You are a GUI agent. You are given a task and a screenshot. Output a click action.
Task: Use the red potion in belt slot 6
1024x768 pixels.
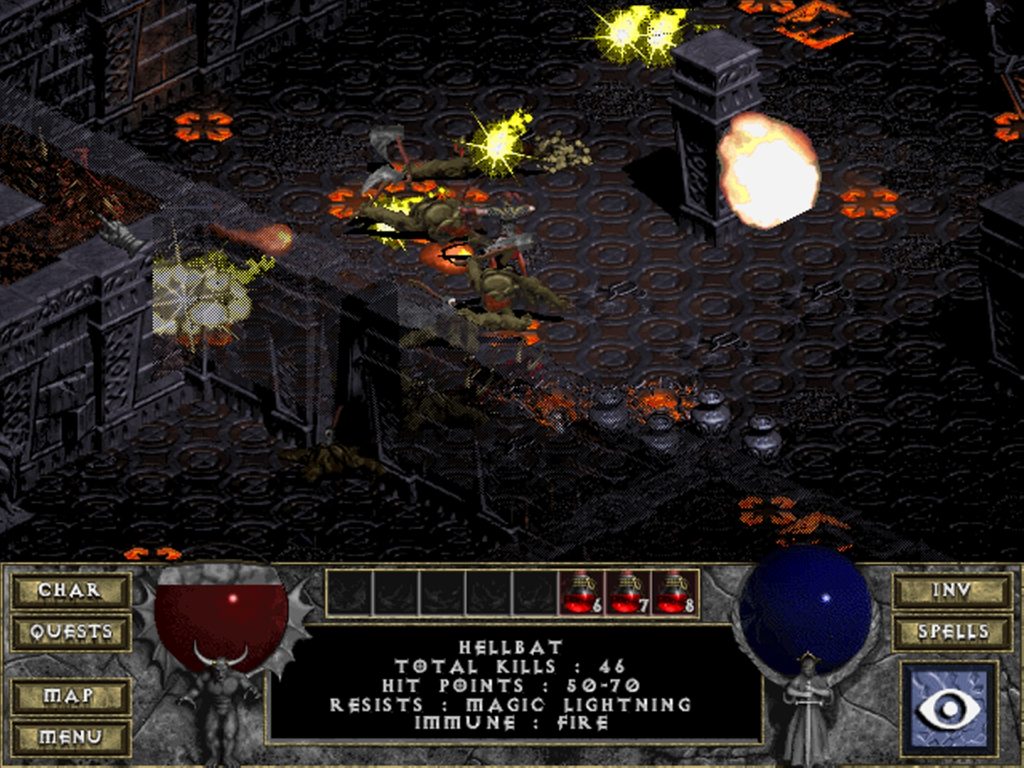[580, 592]
